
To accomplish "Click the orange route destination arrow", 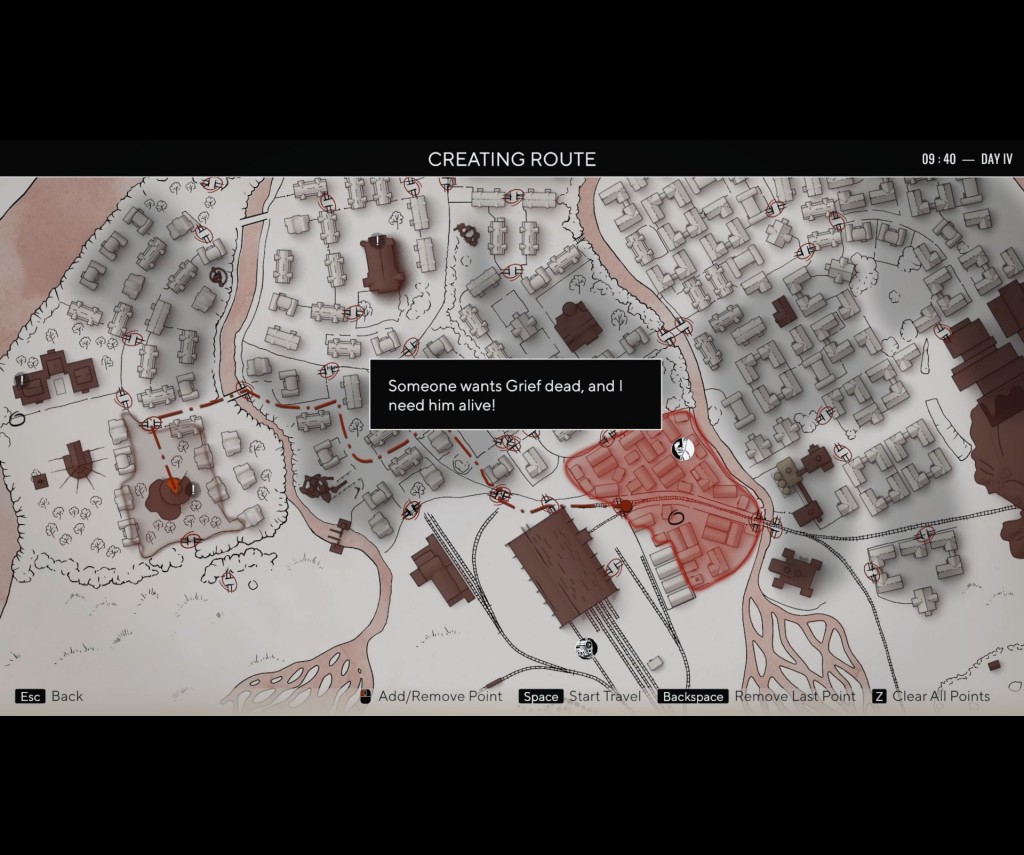I will point(172,487).
